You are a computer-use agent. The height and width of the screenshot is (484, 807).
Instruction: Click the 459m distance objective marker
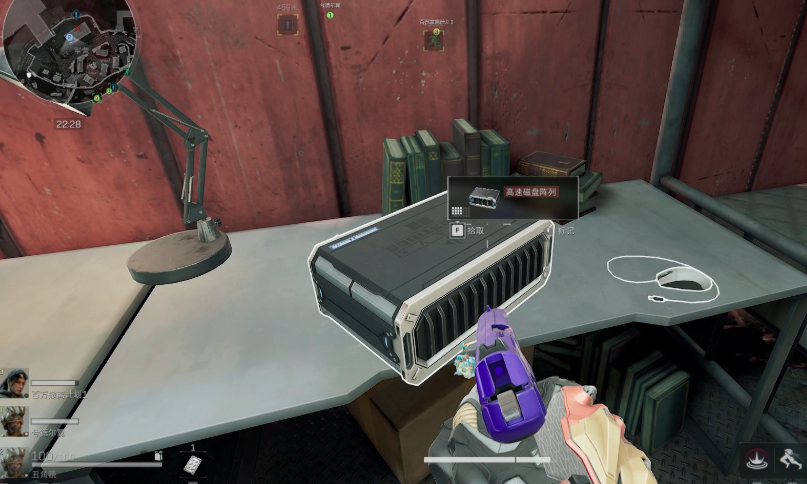click(x=288, y=23)
